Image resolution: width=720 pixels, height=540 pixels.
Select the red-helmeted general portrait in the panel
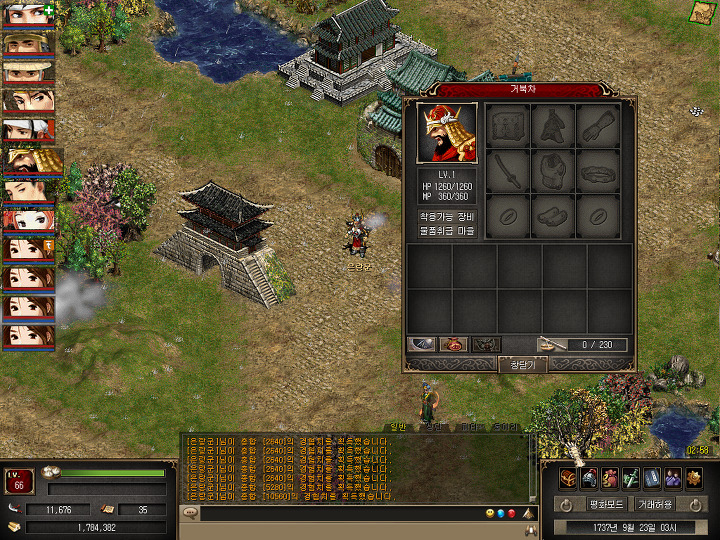point(447,133)
